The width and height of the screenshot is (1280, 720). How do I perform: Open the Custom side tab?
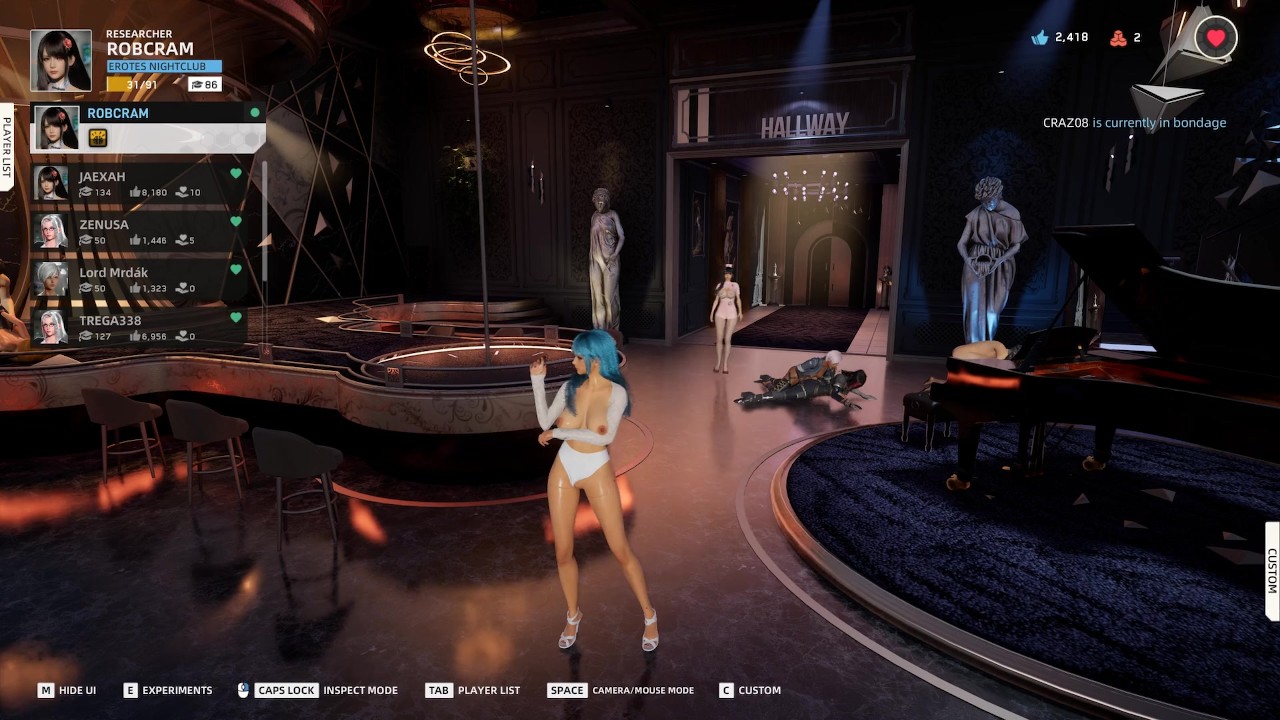coord(1272,571)
